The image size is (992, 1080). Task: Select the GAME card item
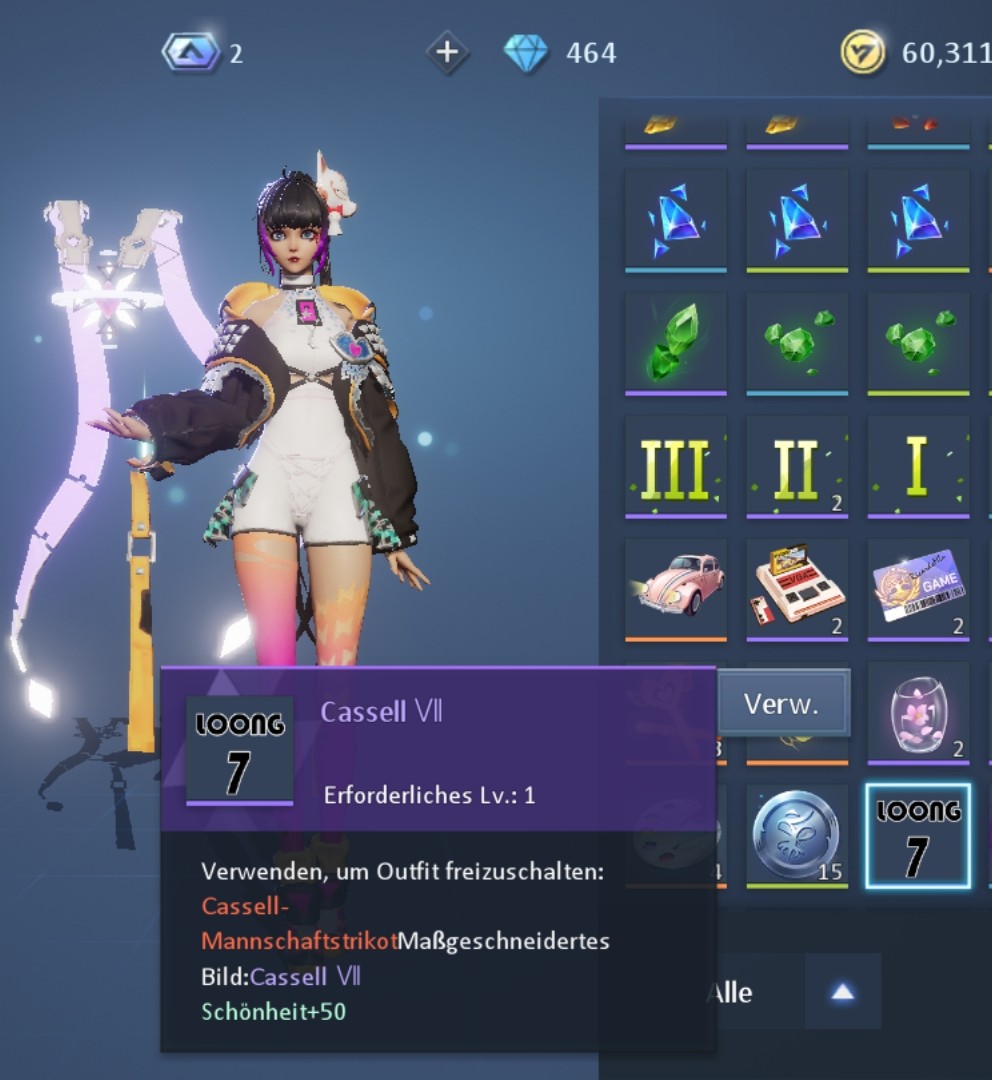pos(917,589)
